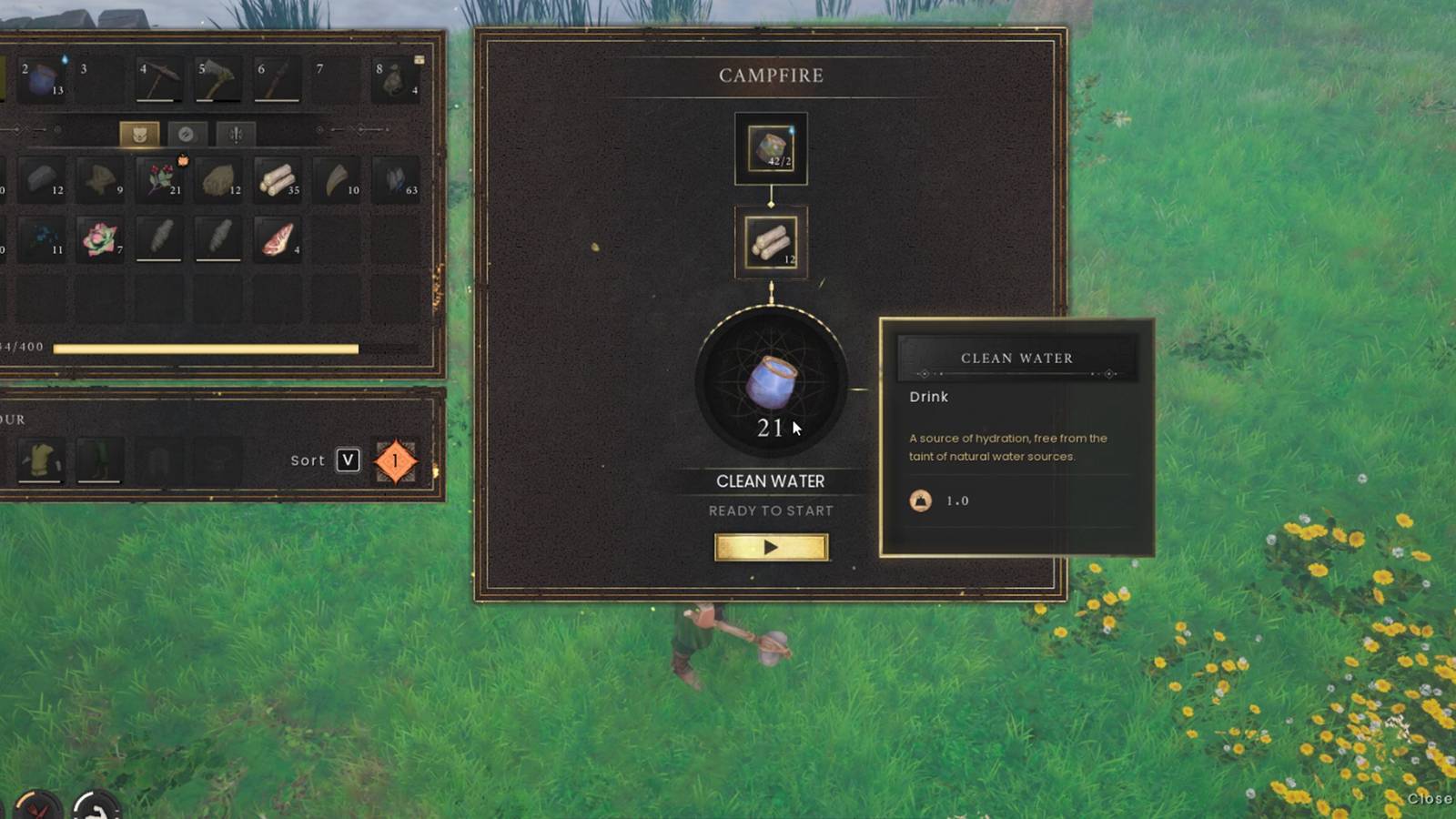Click the wood logs ingredient in the campfire recipe
1456x819 pixels.
click(x=771, y=243)
